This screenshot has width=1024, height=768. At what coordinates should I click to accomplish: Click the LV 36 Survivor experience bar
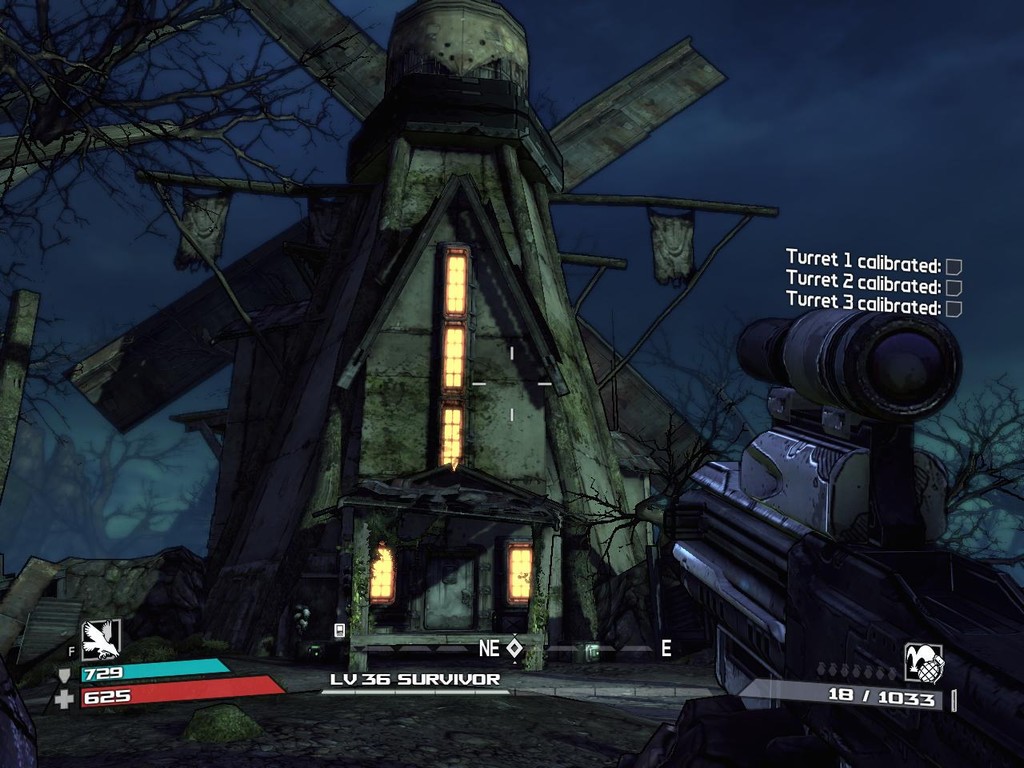coord(415,690)
